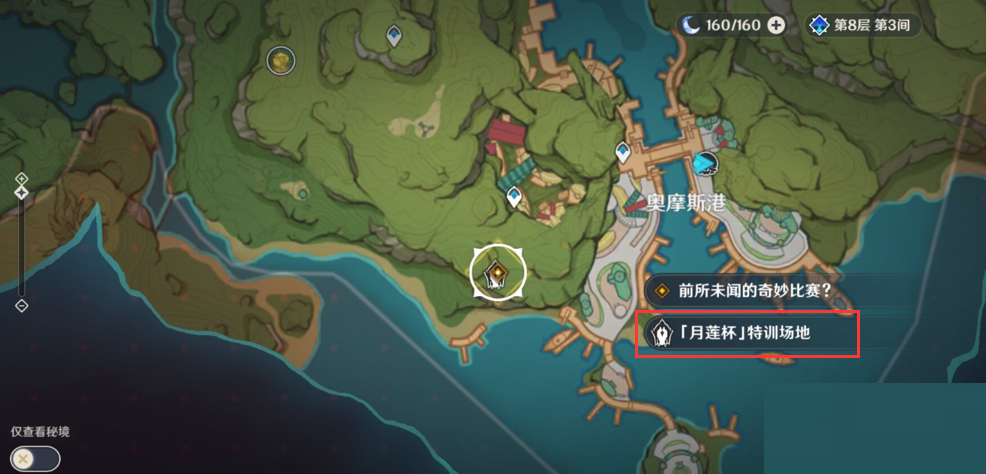Screen dimensions: 986x474
Task: Click the golden circular map marker
Action: point(281,61)
